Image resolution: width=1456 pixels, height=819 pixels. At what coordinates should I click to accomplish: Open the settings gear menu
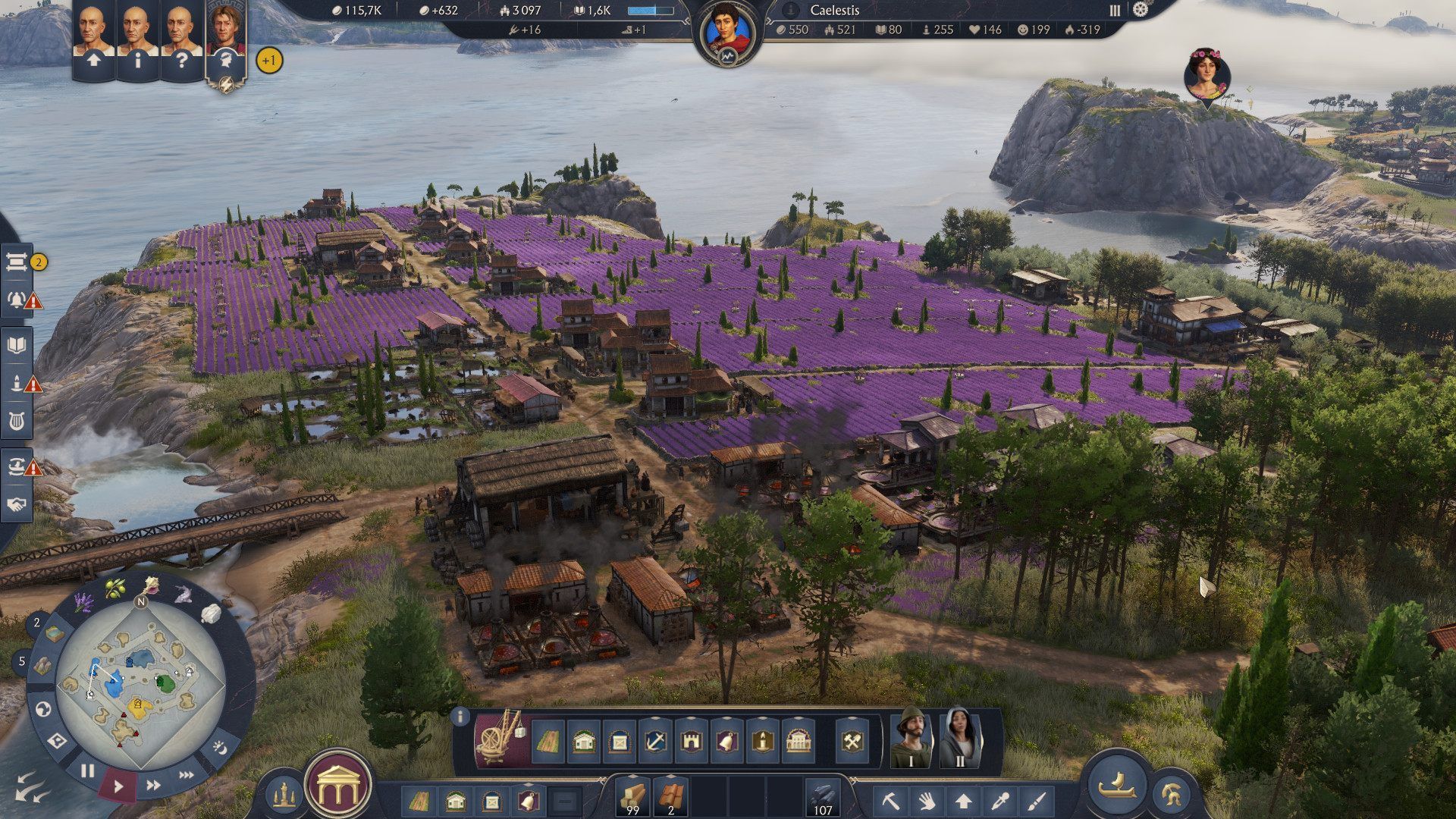1141,10
